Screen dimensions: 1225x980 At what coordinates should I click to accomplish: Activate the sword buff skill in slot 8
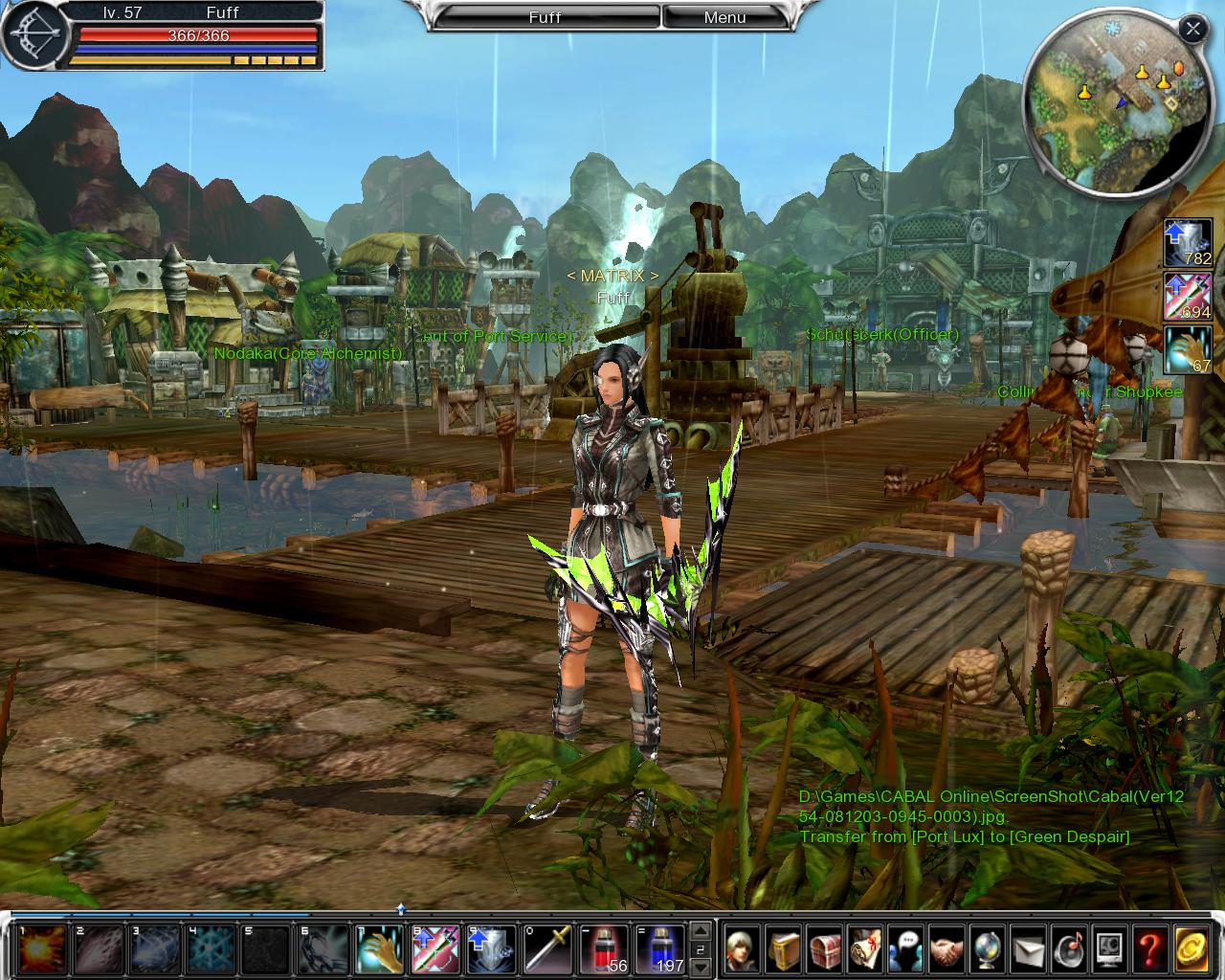(436, 949)
